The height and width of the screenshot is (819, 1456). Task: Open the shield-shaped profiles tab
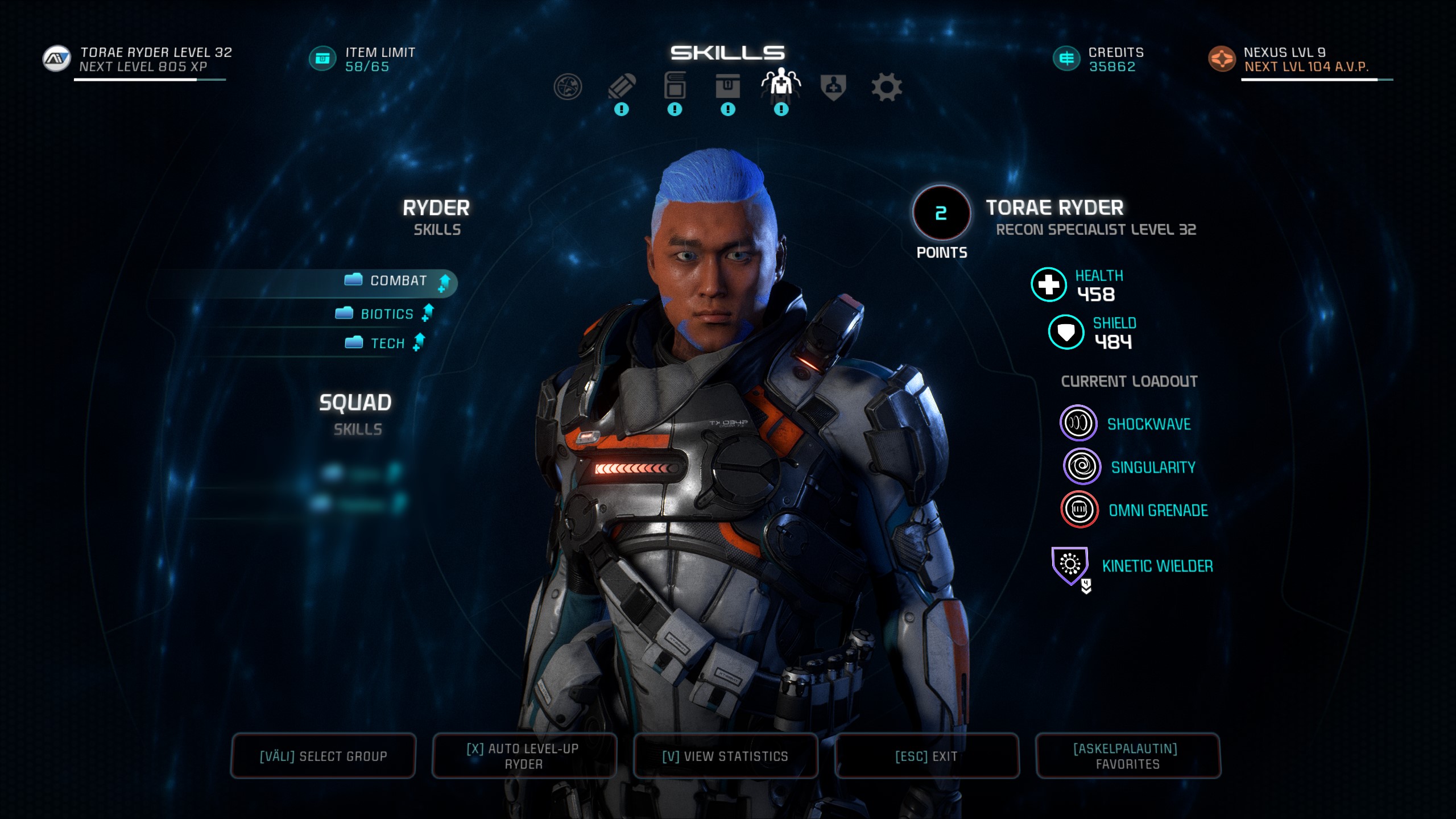point(833,87)
